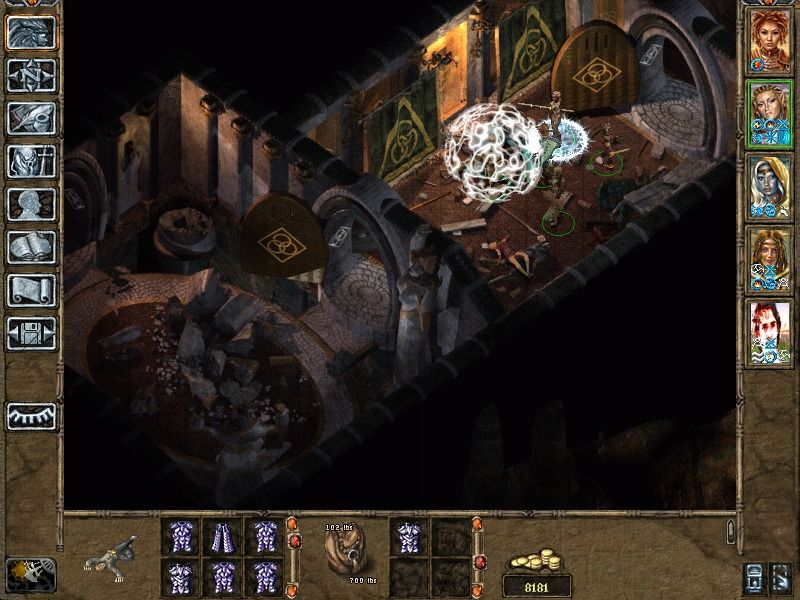Image resolution: width=800 pixels, height=600 pixels.
Task: Rest the party using closed-eye button
Action: (30, 413)
